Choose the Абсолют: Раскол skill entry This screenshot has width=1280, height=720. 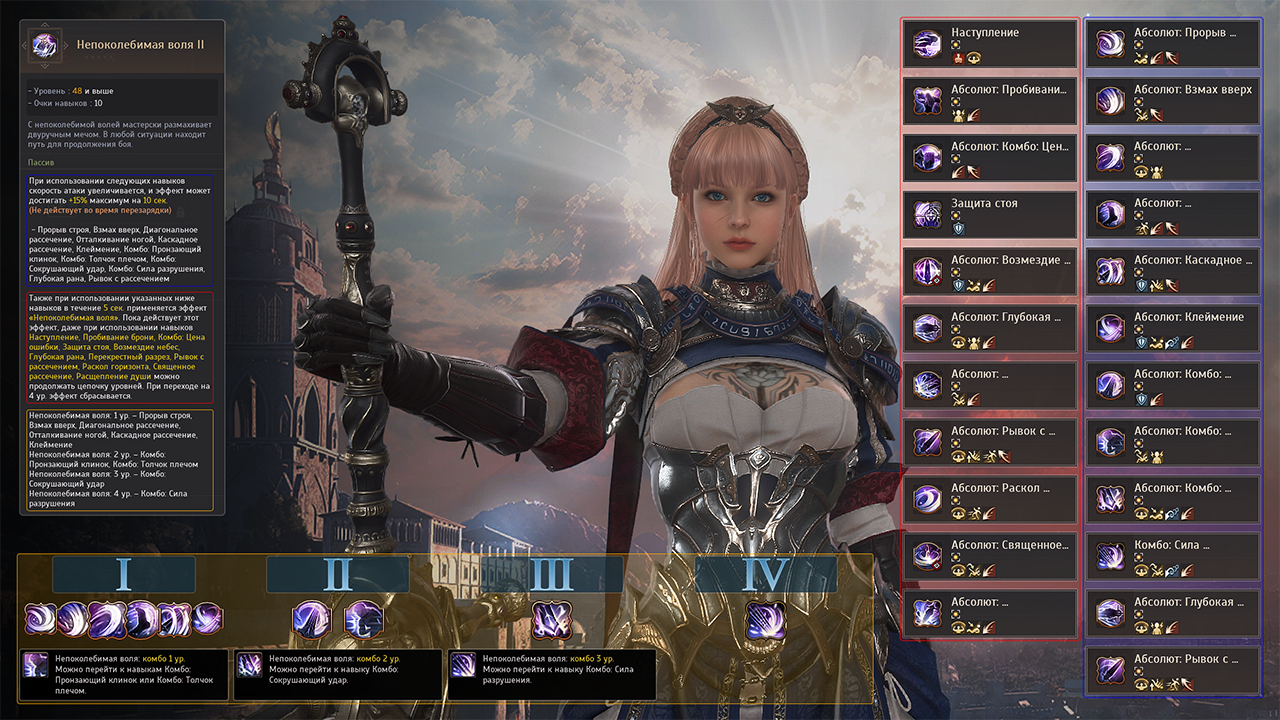[990, 500]
